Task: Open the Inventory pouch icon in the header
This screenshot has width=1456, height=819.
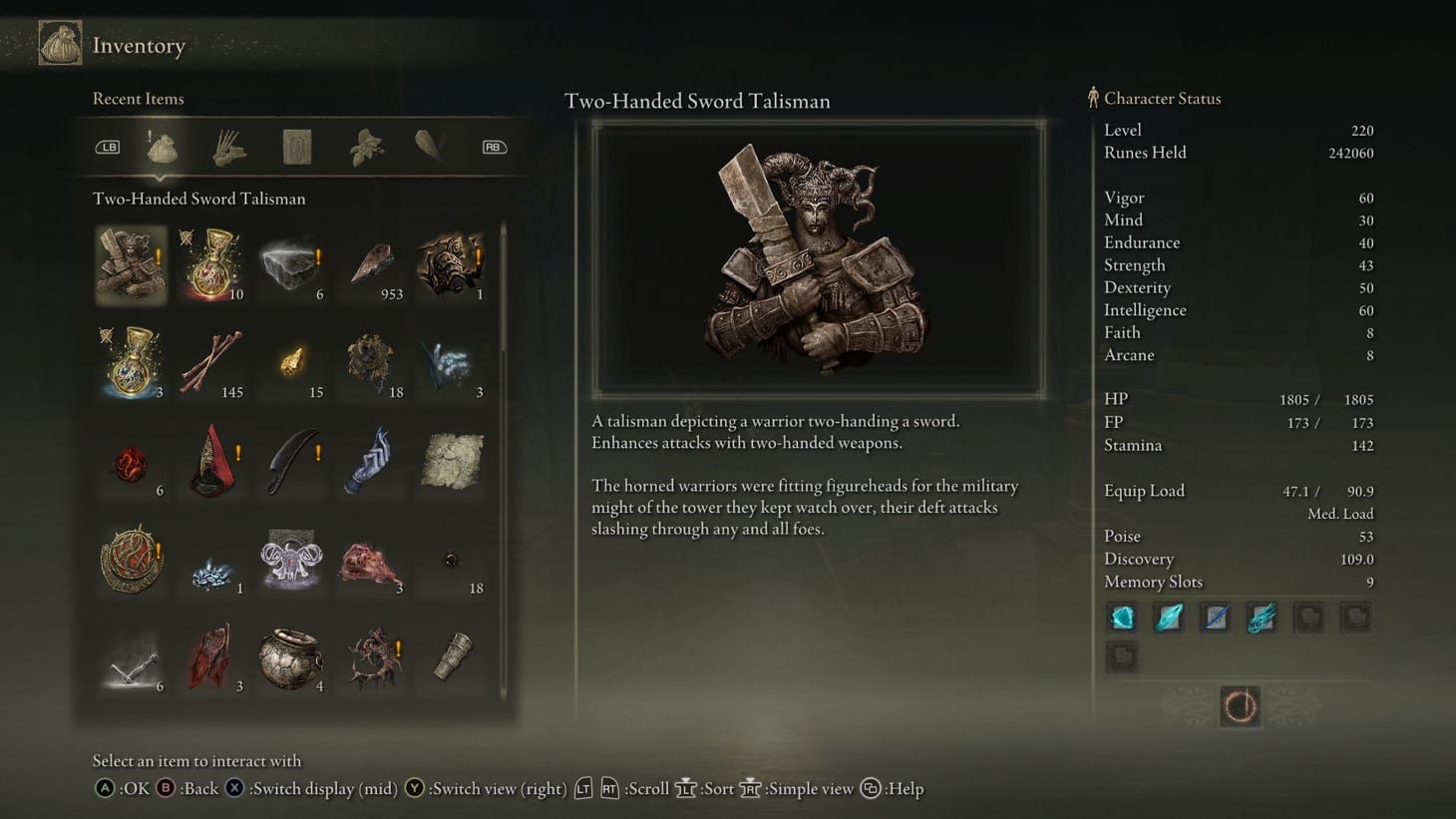Action: (x=60, y=44)
